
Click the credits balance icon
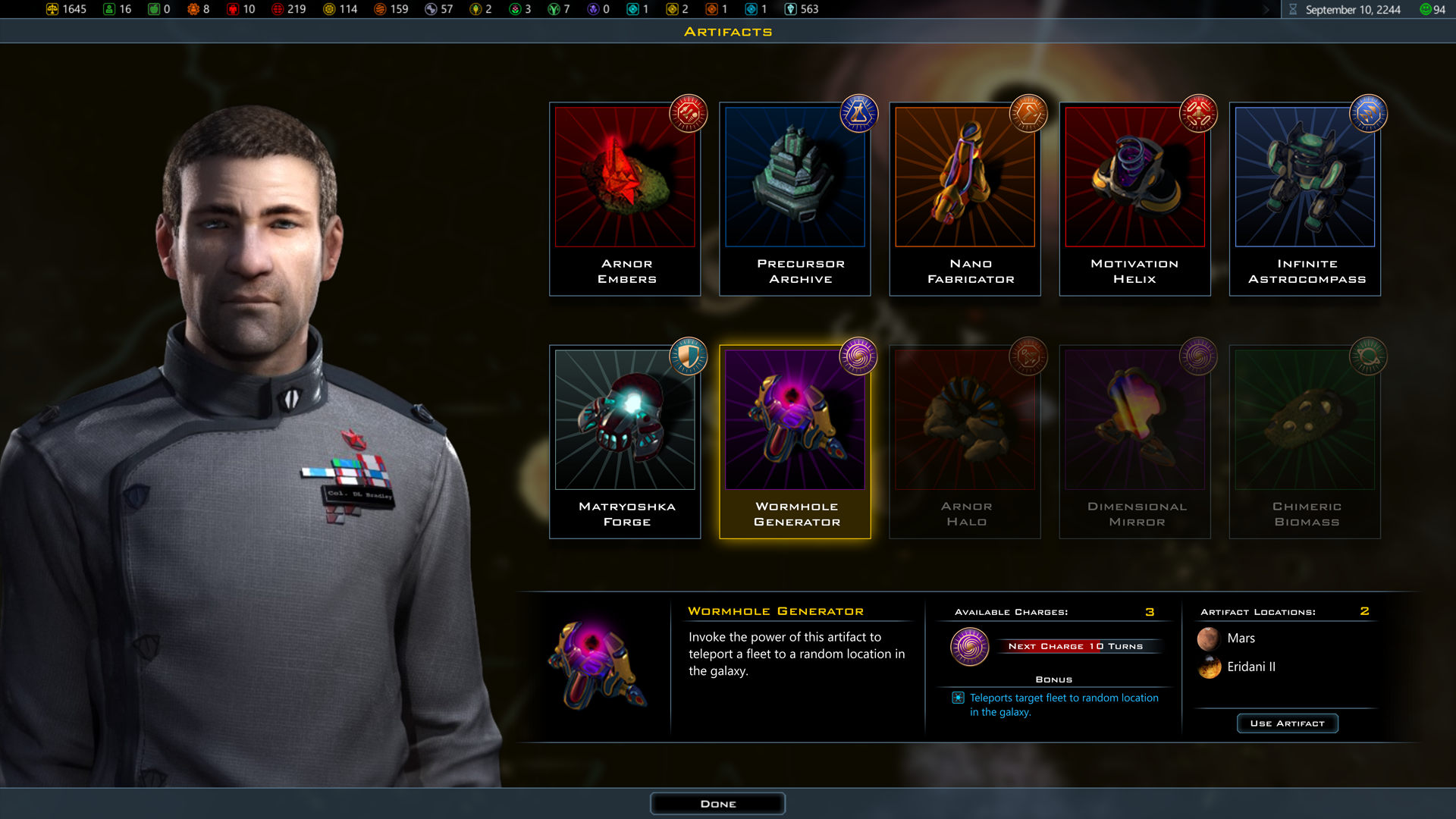(52, 9)
